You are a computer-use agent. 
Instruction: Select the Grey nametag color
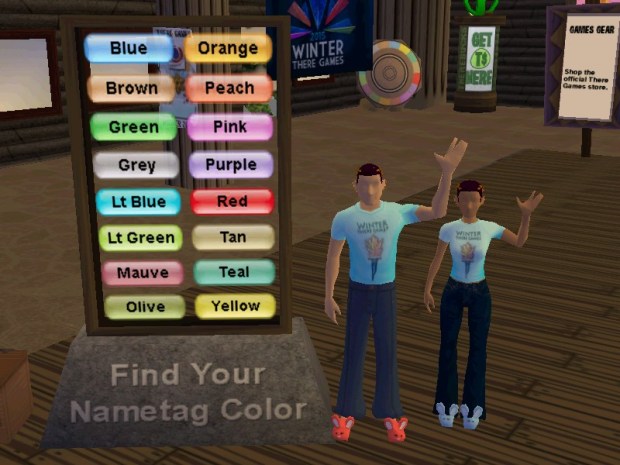pyautogui.click(x=136, y=165)
